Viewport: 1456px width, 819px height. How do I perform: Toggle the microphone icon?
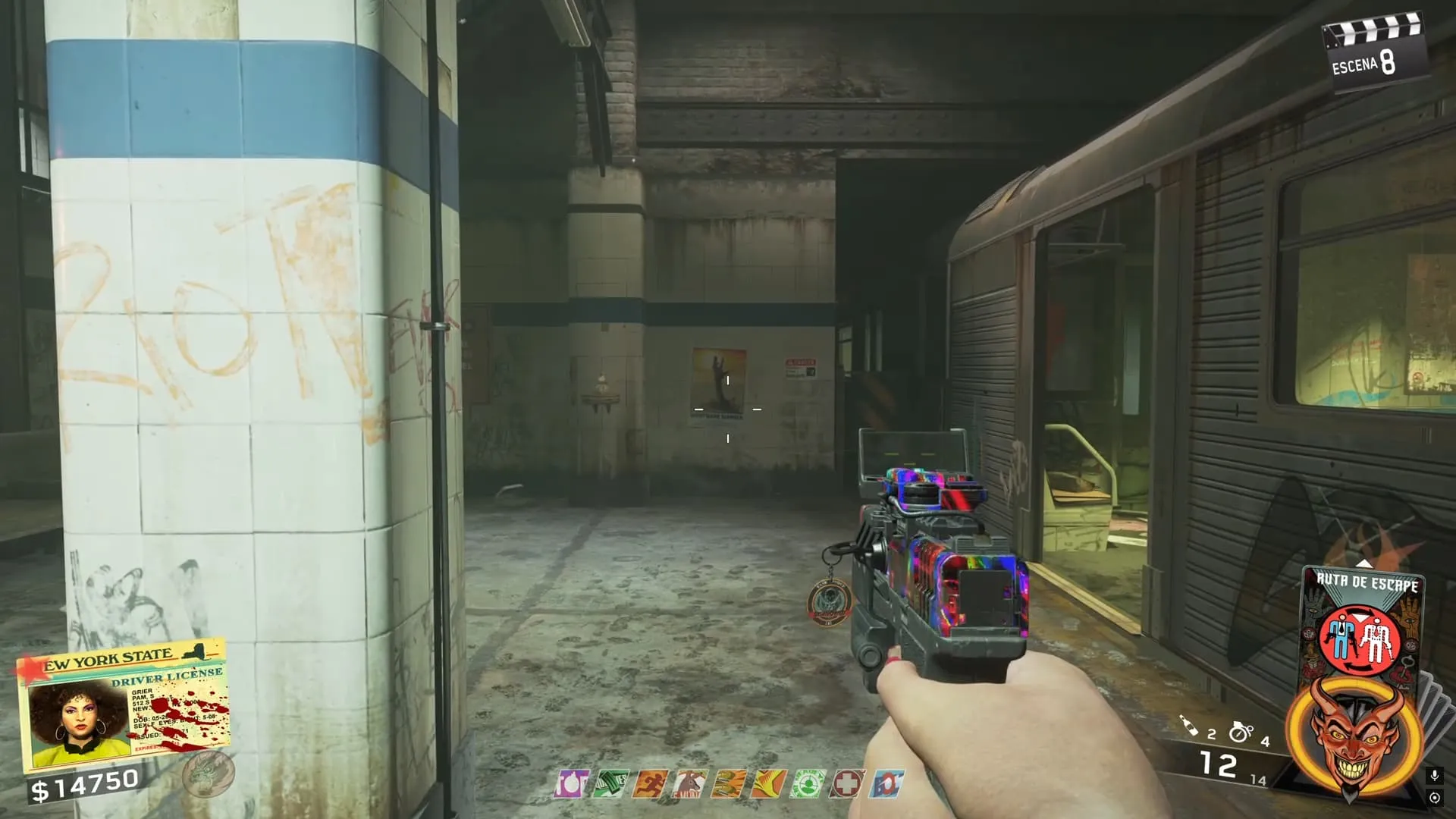[x=1434, y=776]
